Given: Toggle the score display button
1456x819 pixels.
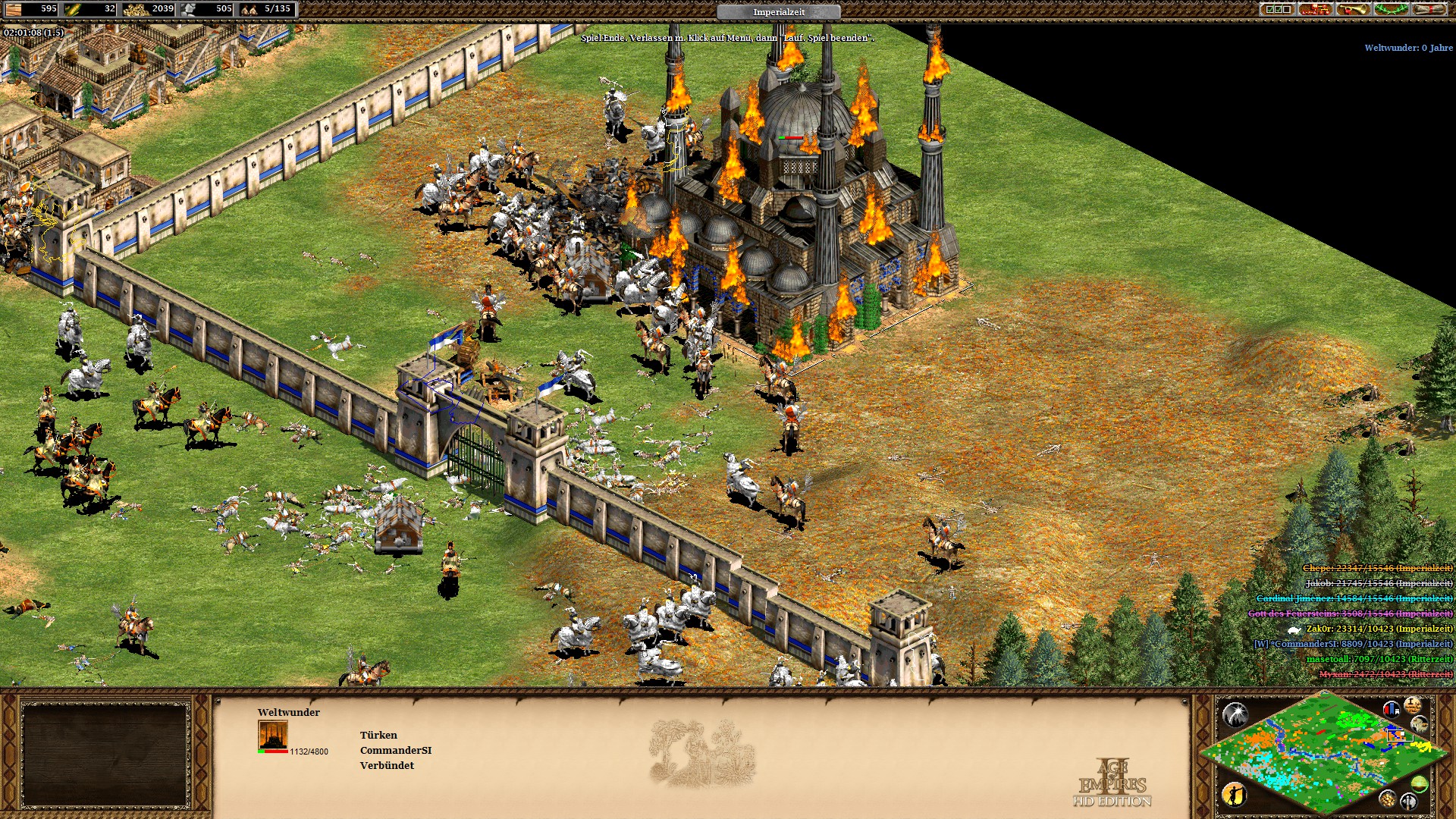Looking at the screenshot, I should (x=1412, y=705).
